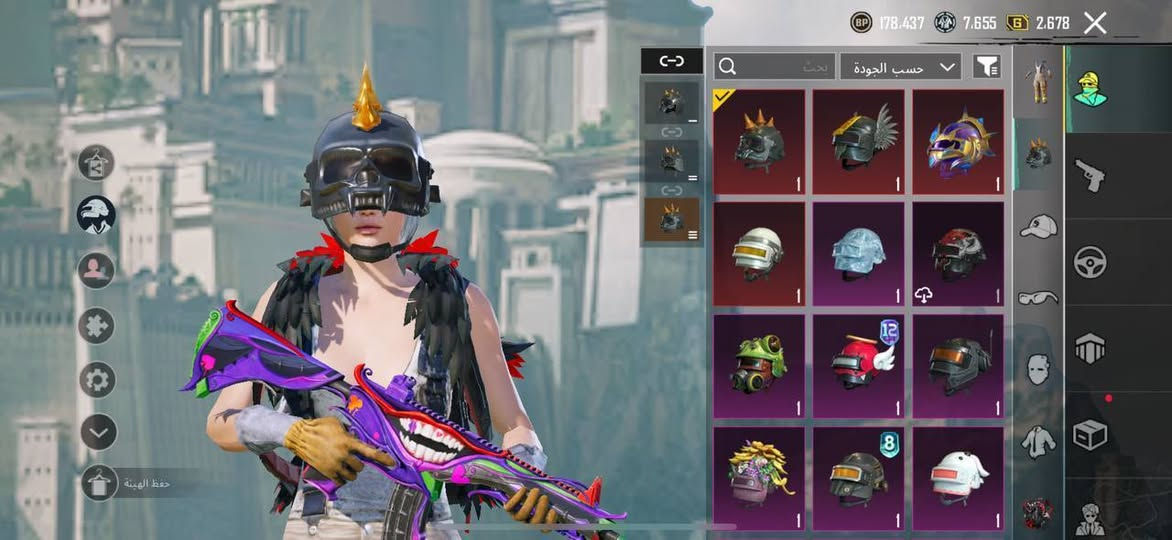Screen dimensions: 1172x540
Task: Toggle the chain link button above presets
Action: tap(671, 61)
